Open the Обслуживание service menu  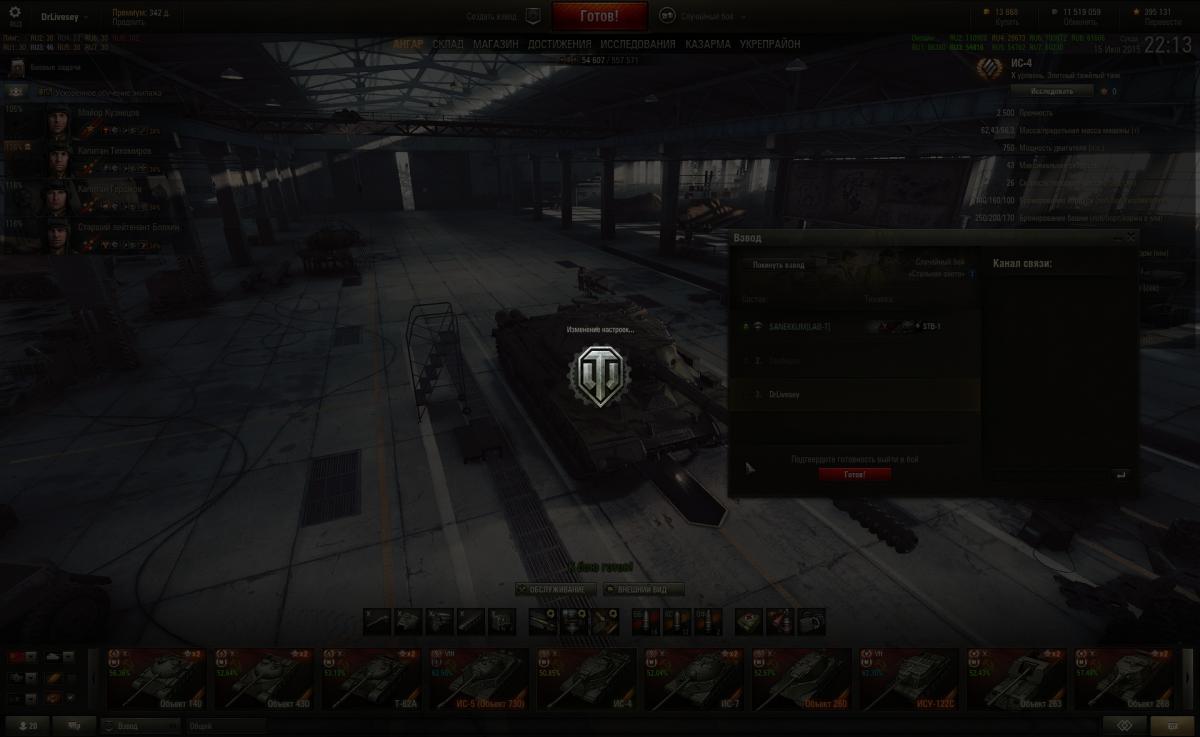pyautogui.click(x=557, y=590)
